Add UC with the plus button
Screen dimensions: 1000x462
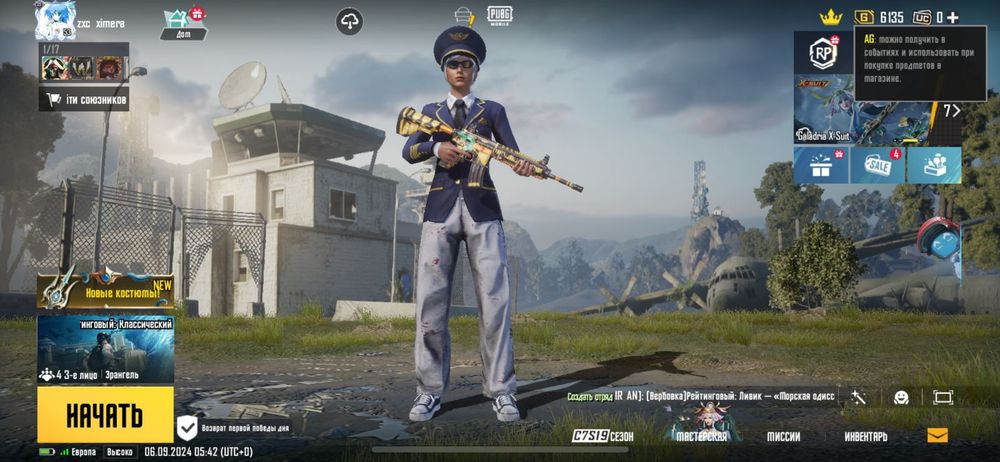(x=952, y=17)
